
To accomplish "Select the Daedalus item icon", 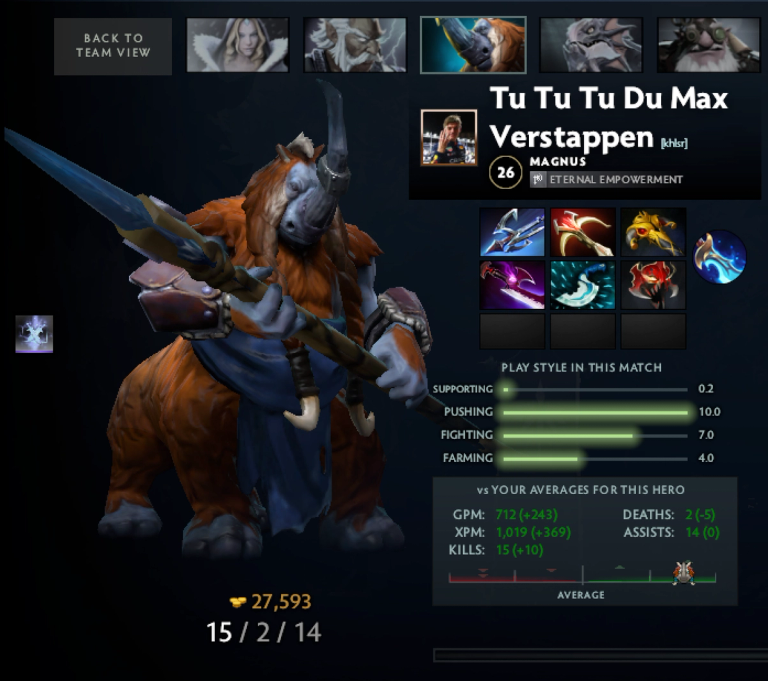I will tap(582, 232).
